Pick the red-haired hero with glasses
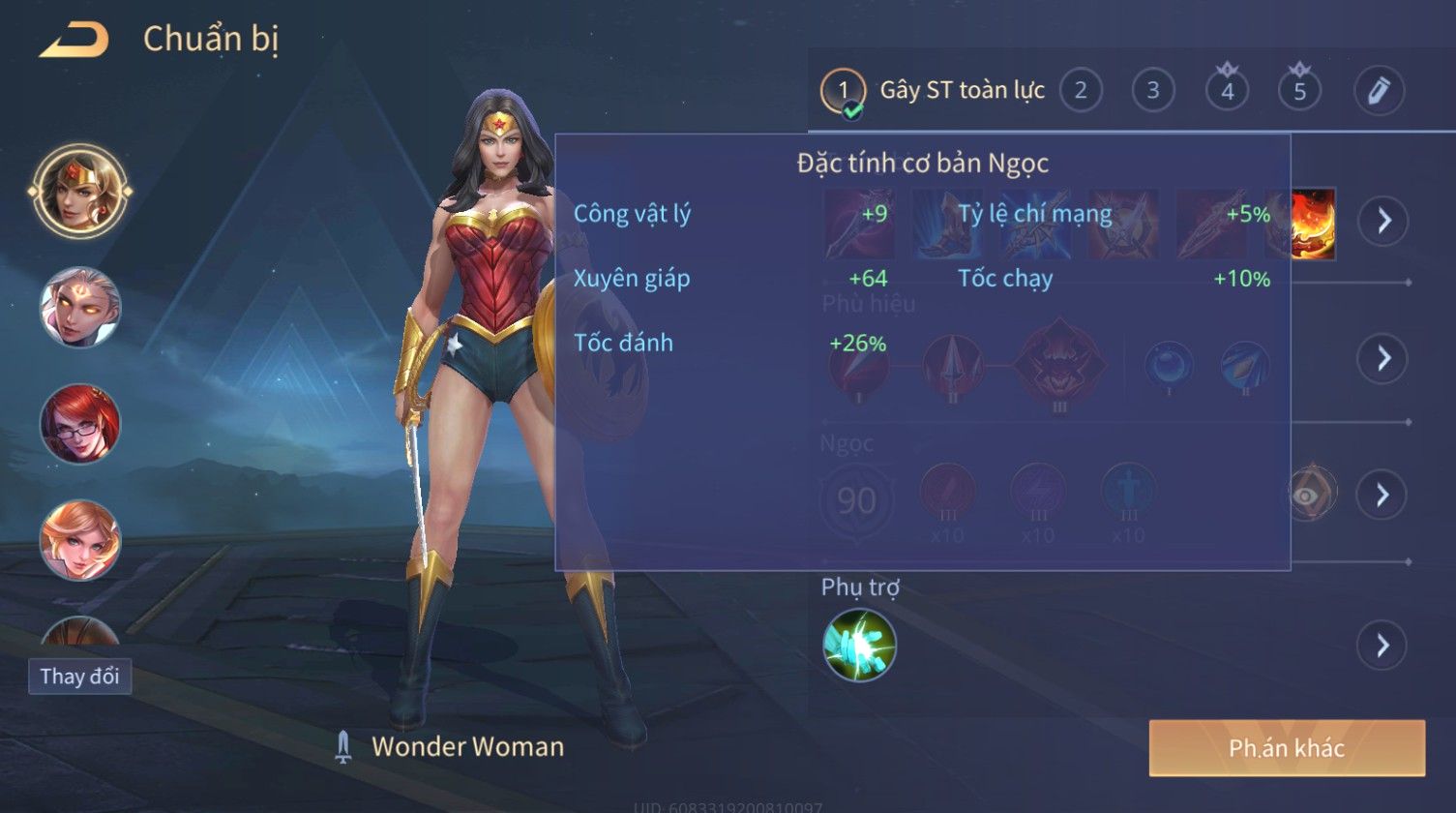1456x813 pixels. [80, 423]
